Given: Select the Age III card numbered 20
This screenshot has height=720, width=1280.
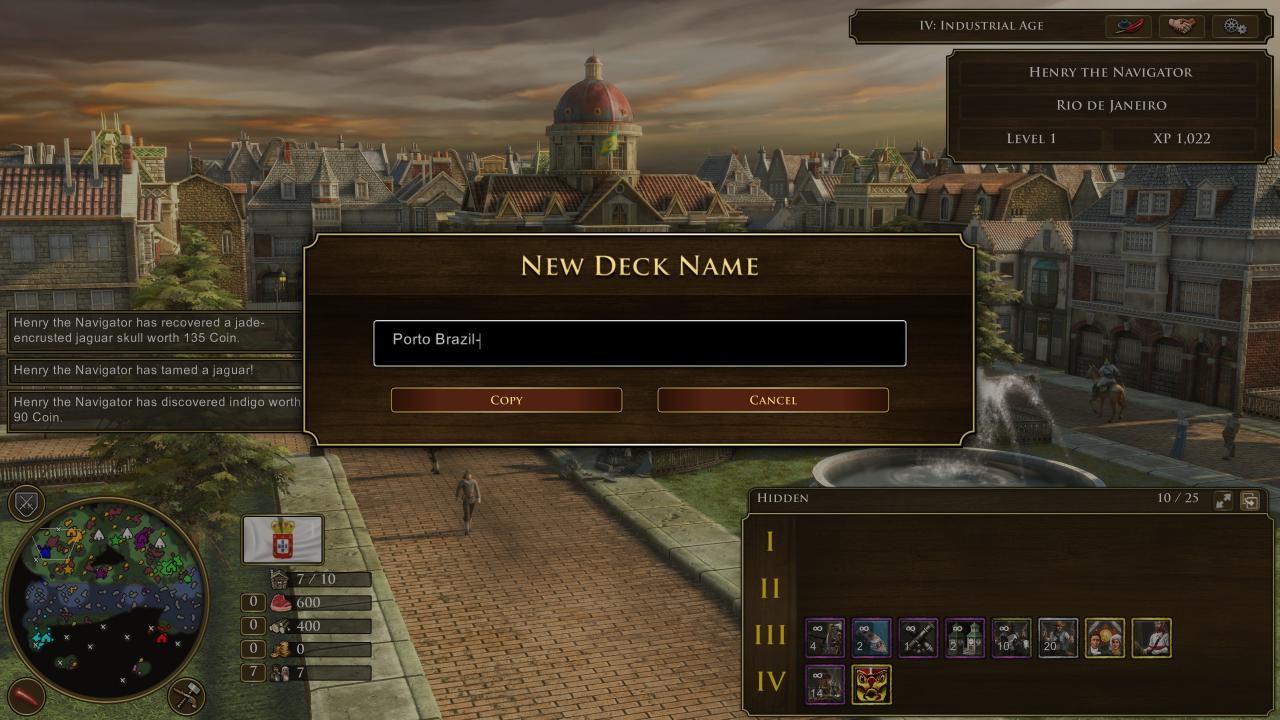Looking at the screenshot, I should [x=1058, y=638].
